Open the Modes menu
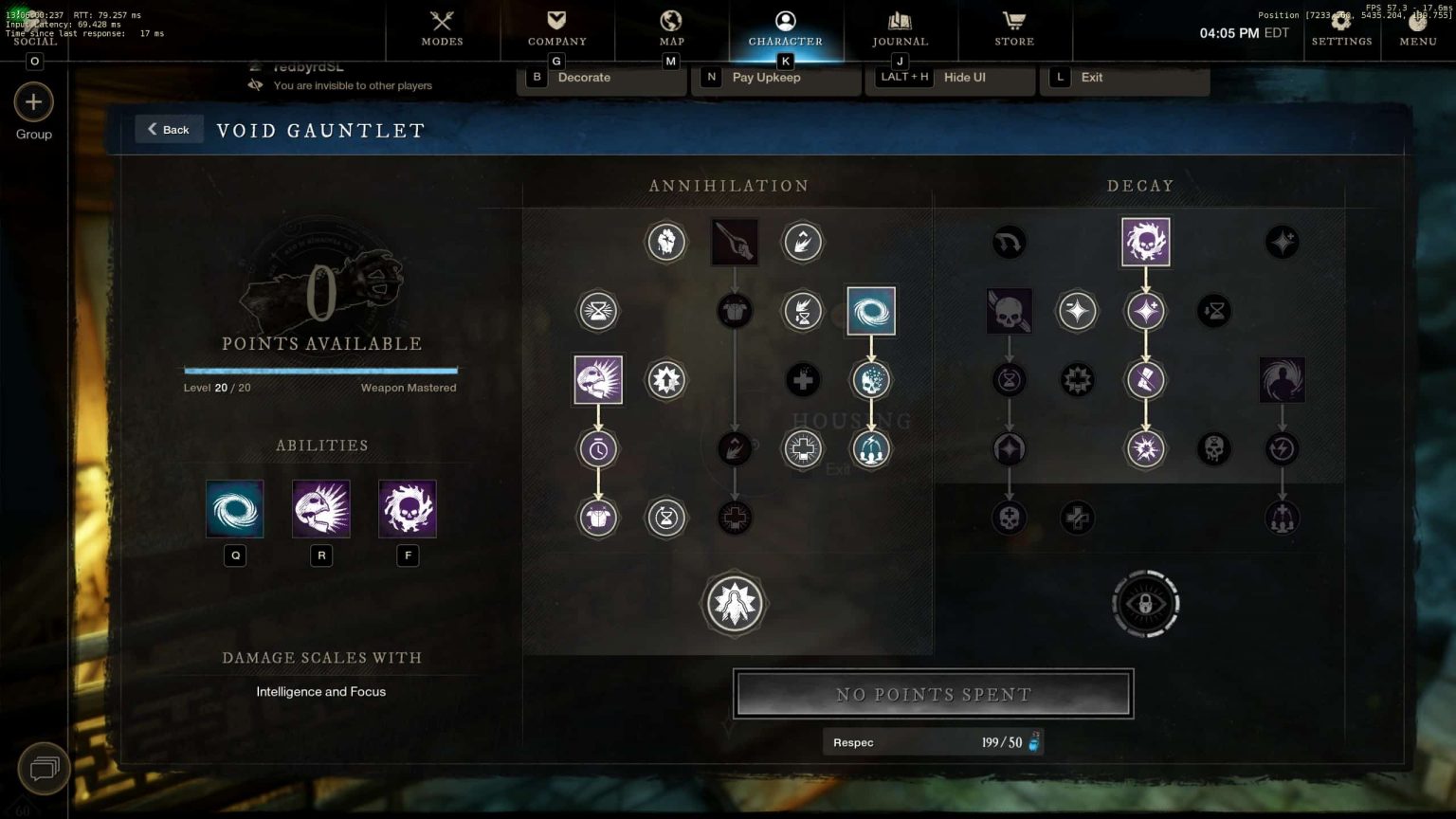 click(x=442, y=28)
